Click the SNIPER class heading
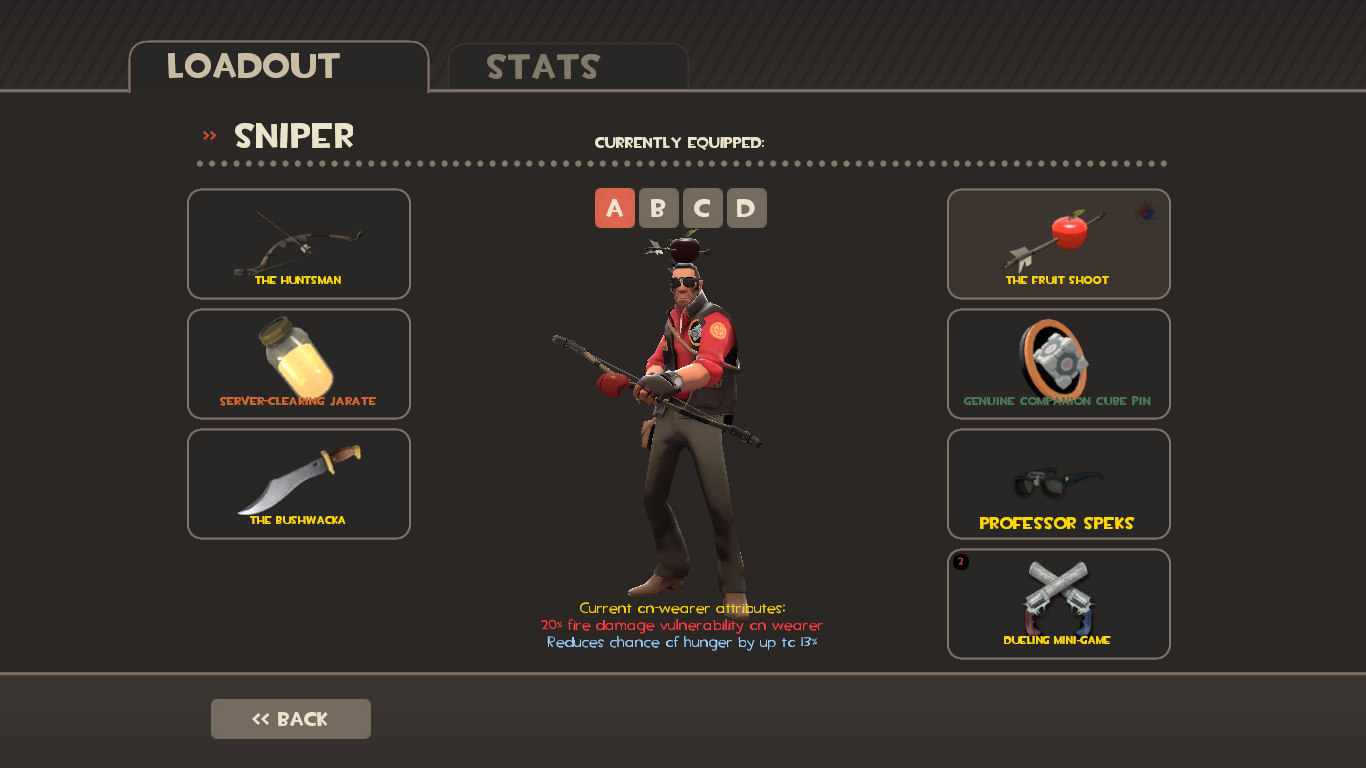The height and width of the screenshot is (768, 1366). coord(293,136)
